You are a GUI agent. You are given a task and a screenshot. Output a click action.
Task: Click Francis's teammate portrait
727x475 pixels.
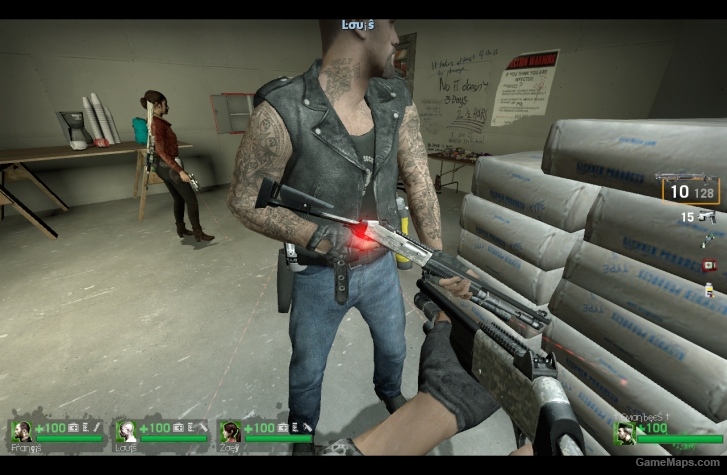coord(22,432)
